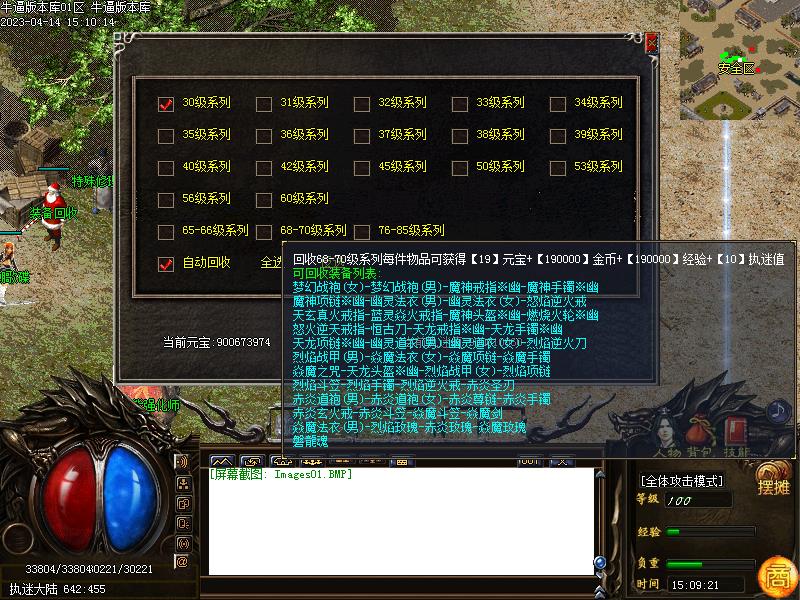Tick the 50级系列 checkbox
This screenshot has height=600, width=800.
pyautogui.click(x=460, y=168)
